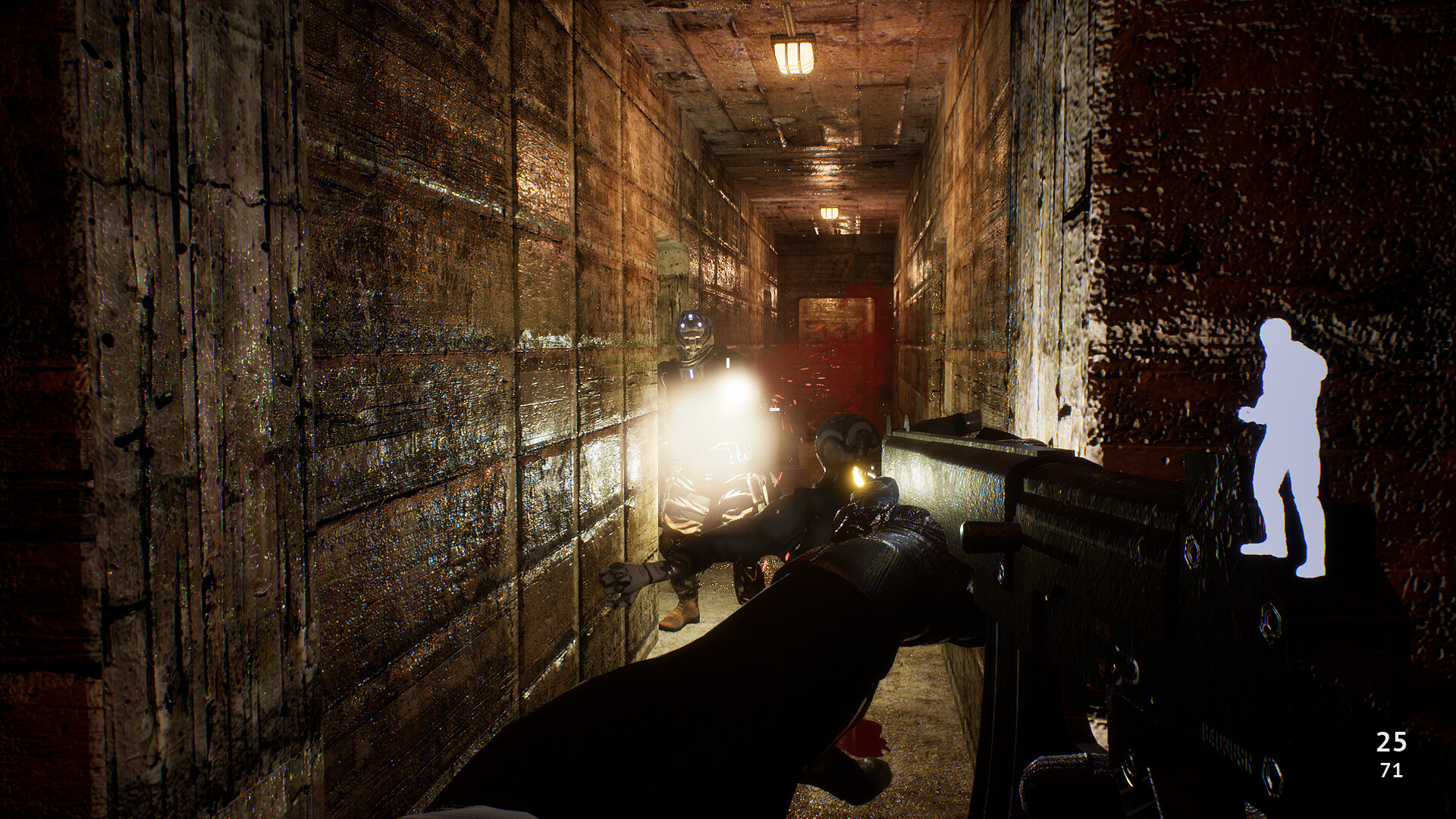Click the distant ceiling light down the hallway
Image resolution: width=1456 pixels, height=819 pixels.
(x=830, y=212)
